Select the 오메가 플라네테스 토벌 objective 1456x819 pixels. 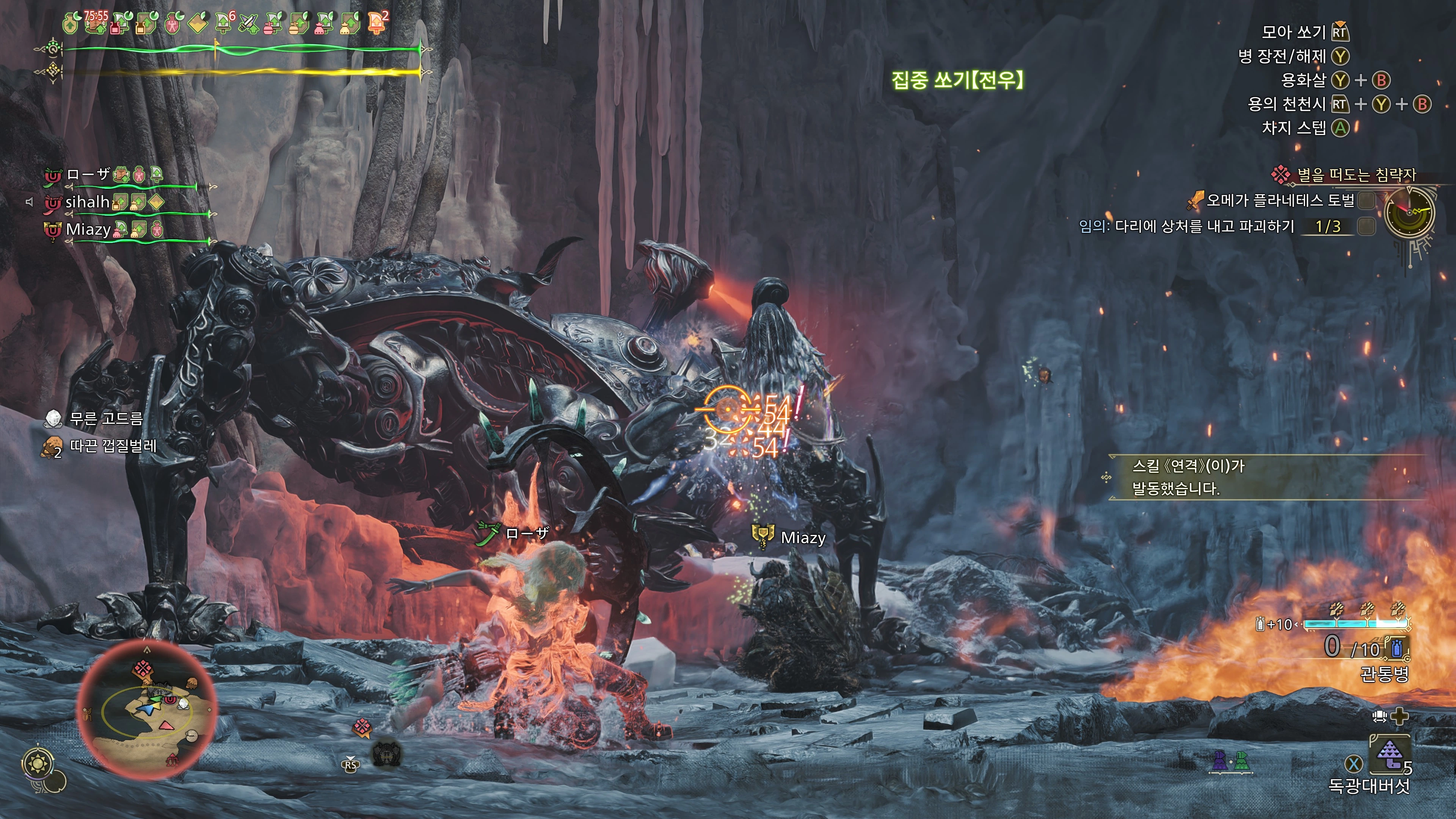[1280, 200]
